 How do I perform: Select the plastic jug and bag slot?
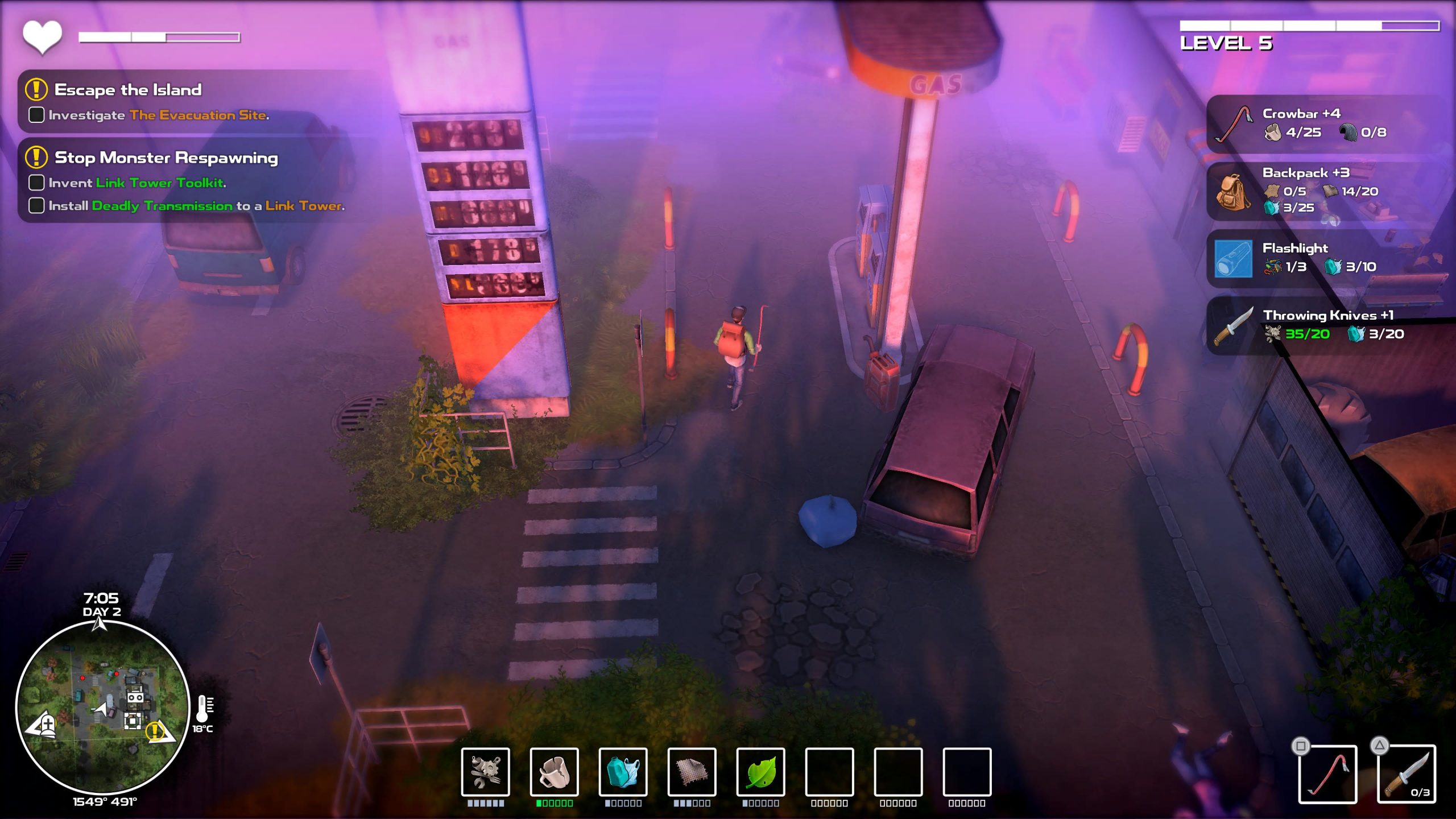tap(623, 772)
